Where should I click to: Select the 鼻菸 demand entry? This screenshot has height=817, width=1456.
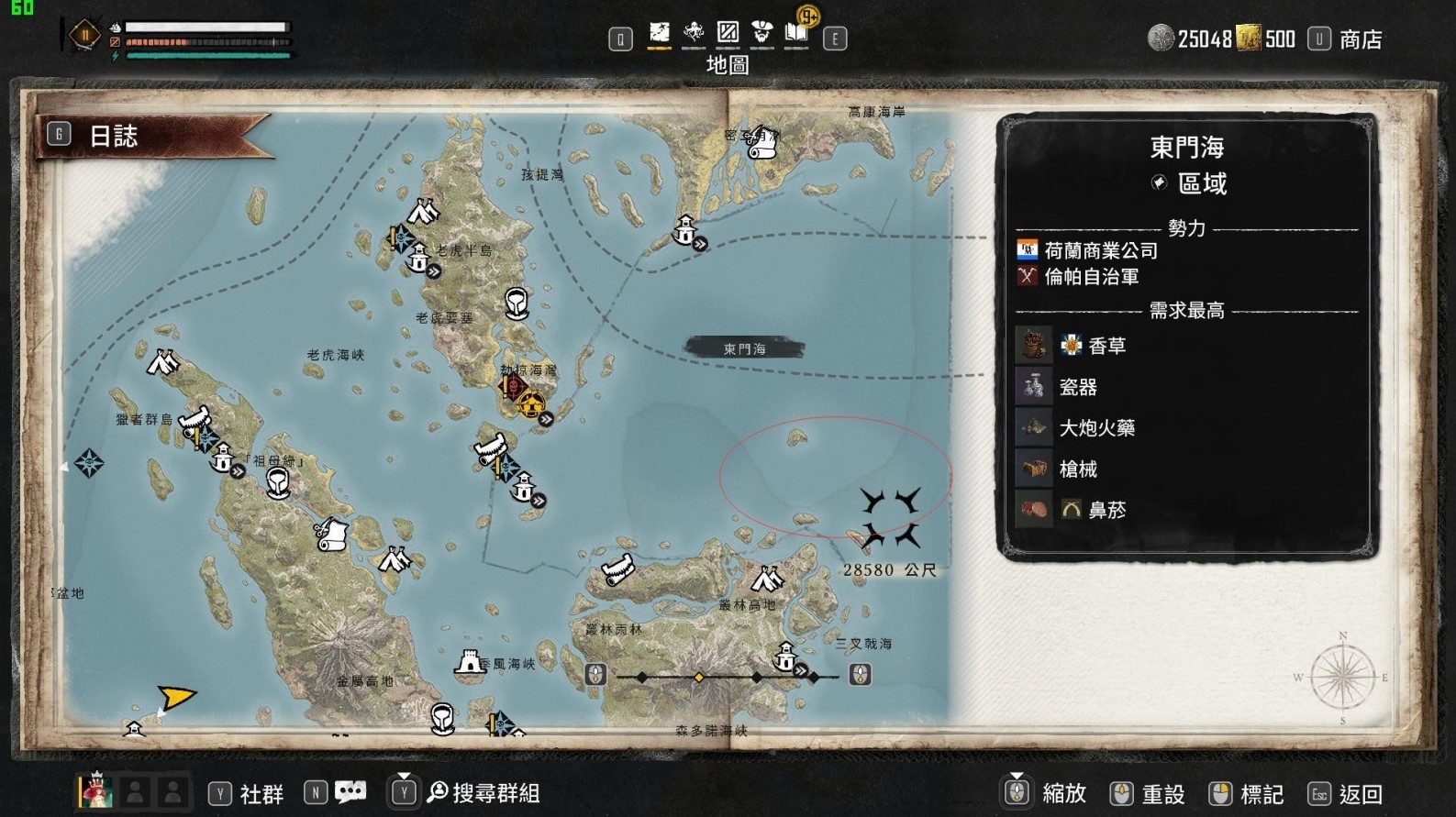pos(1106,510)
